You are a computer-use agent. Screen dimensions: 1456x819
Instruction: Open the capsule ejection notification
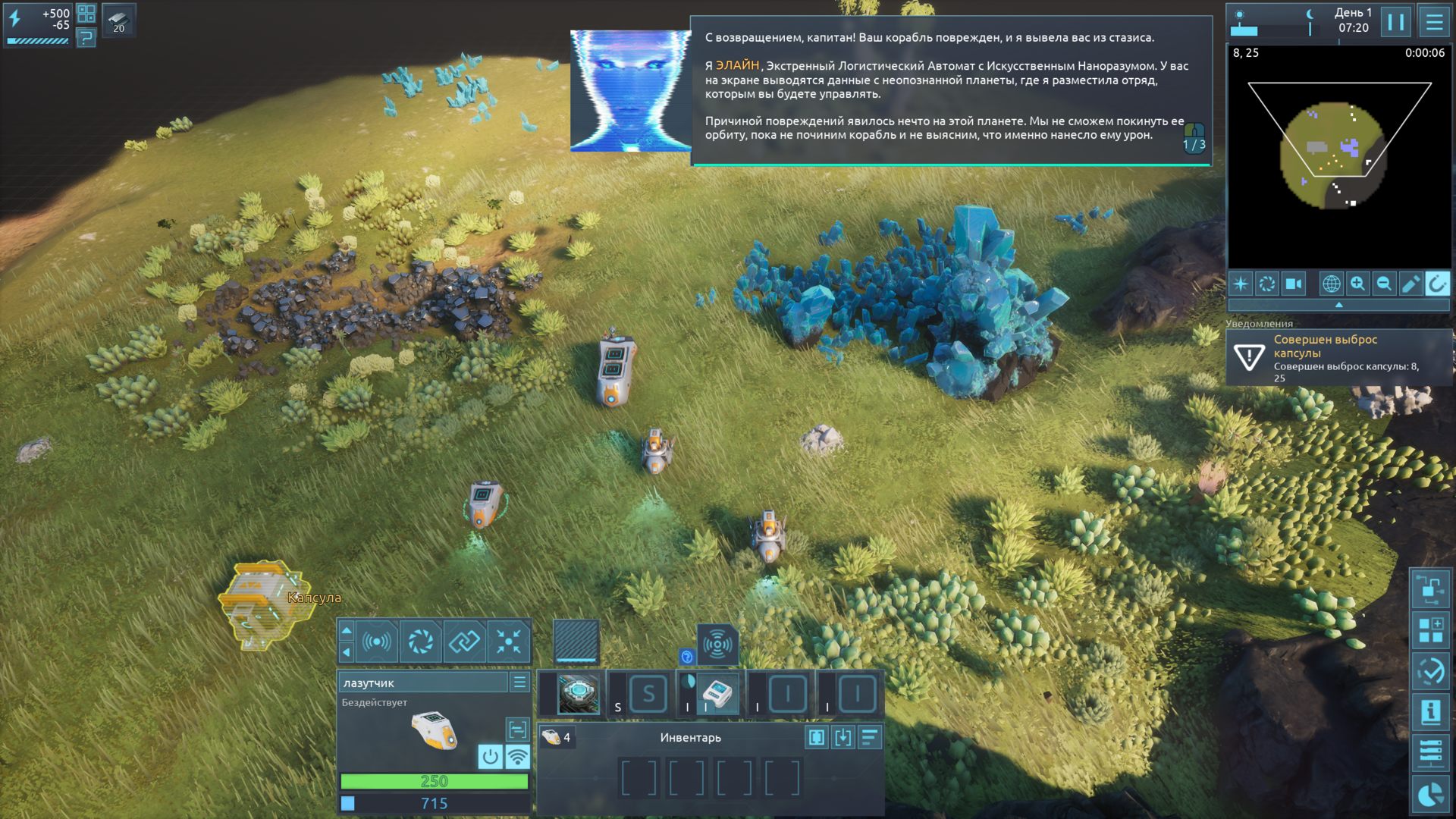point(1338,358)
